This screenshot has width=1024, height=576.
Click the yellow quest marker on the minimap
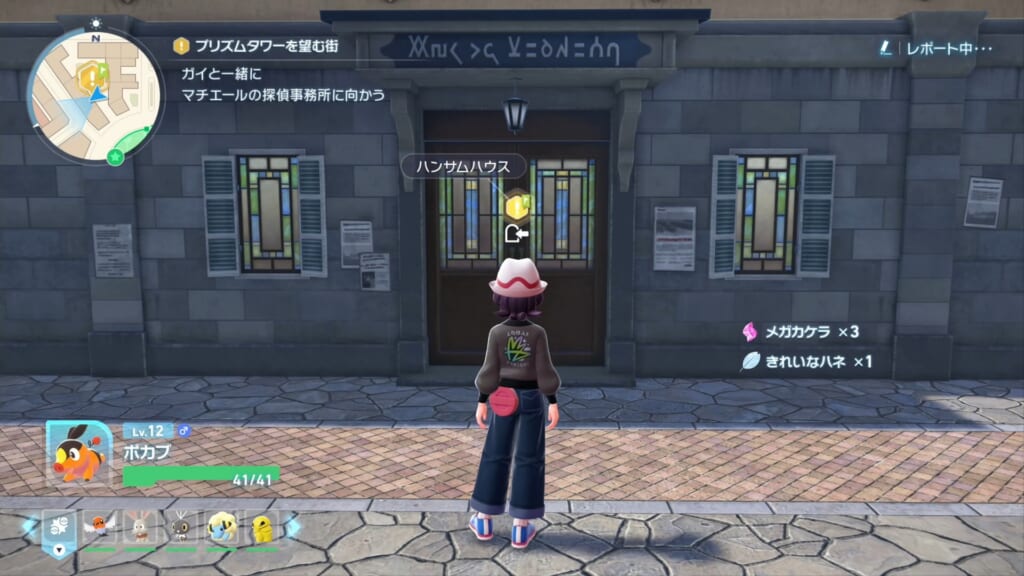91,72
